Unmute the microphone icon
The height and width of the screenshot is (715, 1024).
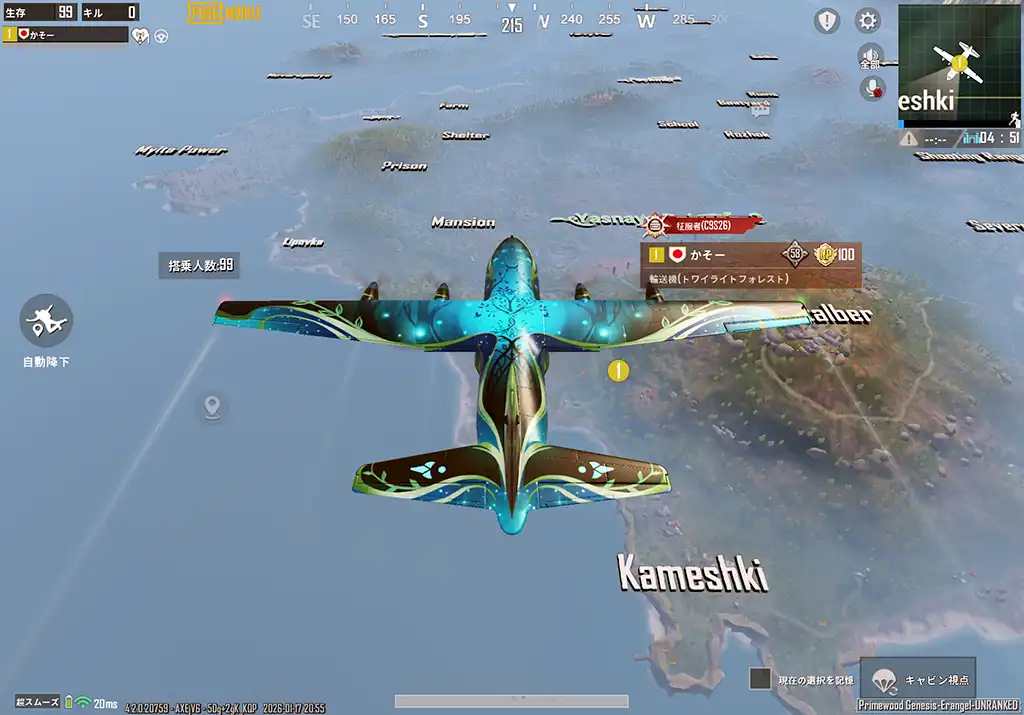pyautogui.click(x=873, y=88)
